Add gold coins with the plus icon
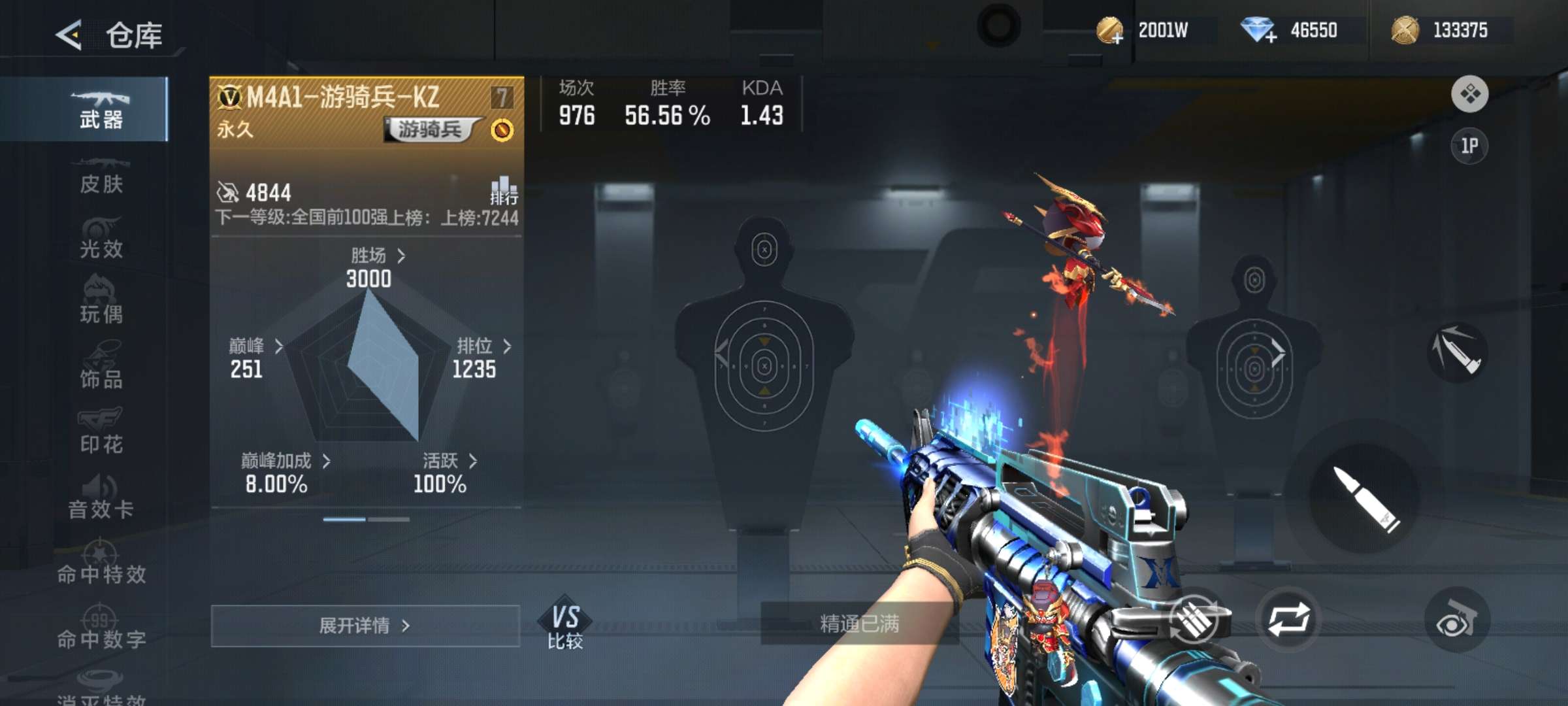 coord(1110,31)
